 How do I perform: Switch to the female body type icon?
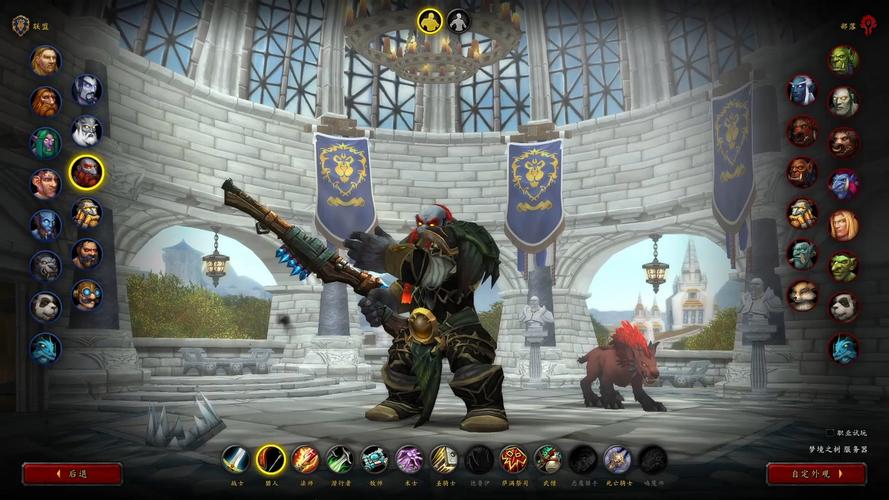(x=459, y=20)
